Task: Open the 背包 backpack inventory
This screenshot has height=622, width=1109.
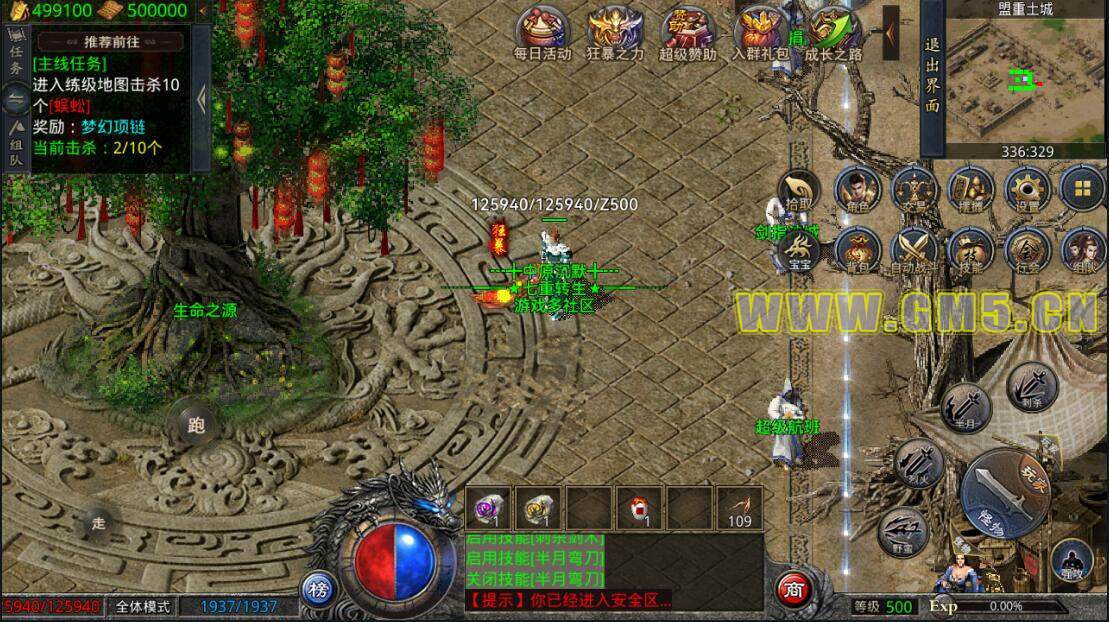Action: tap(856, 249)
